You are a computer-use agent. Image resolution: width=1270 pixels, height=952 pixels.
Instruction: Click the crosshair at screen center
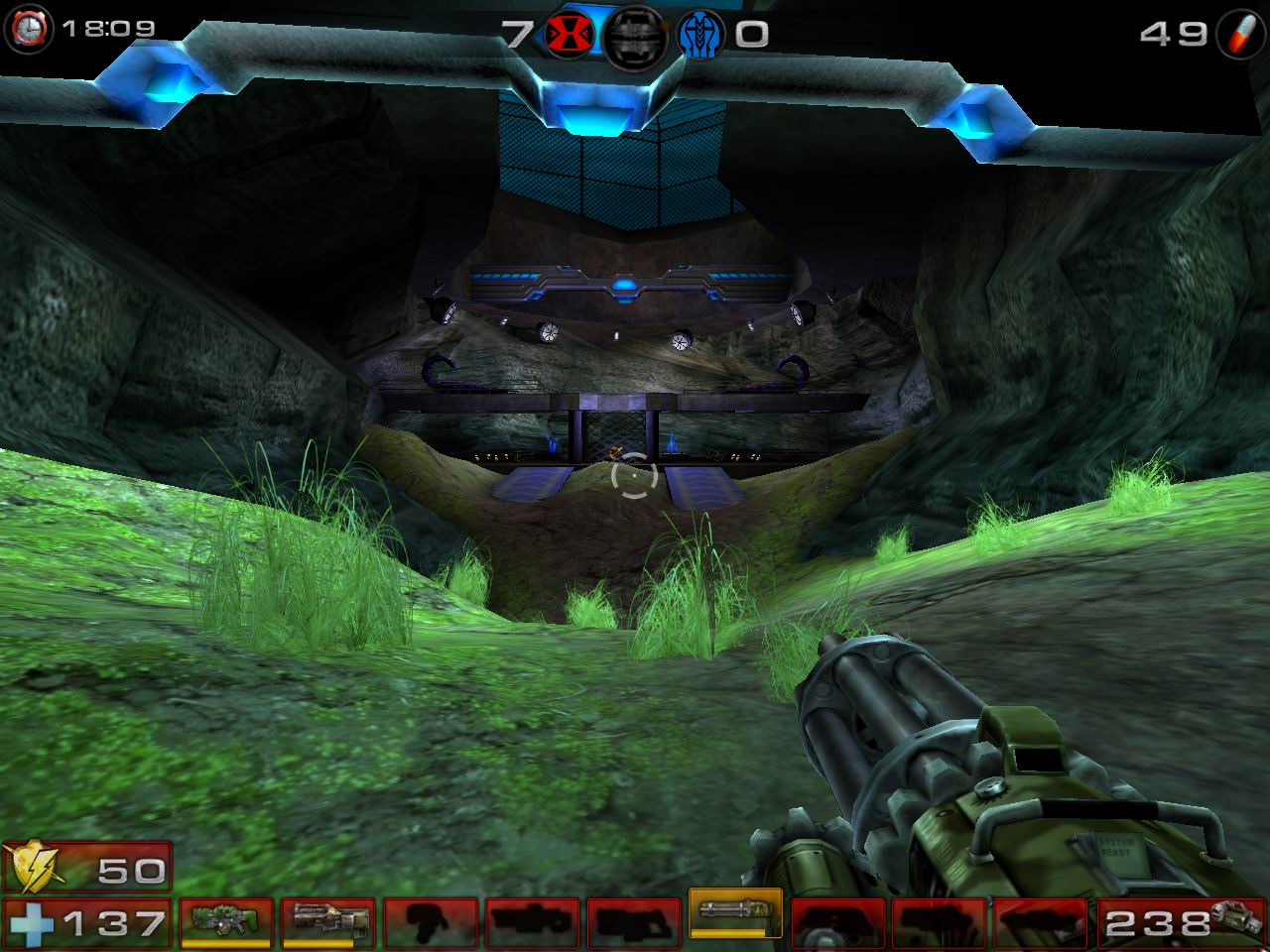(635, 478)
